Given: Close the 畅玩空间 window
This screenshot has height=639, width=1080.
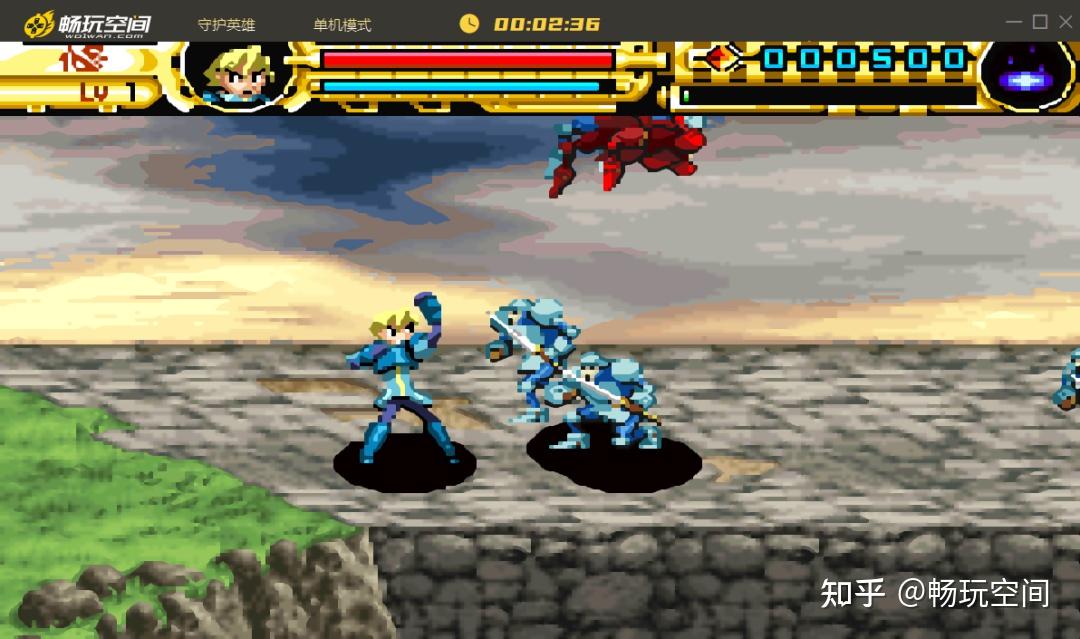Looking at the screenshot, I should (x=1064, y=22).
